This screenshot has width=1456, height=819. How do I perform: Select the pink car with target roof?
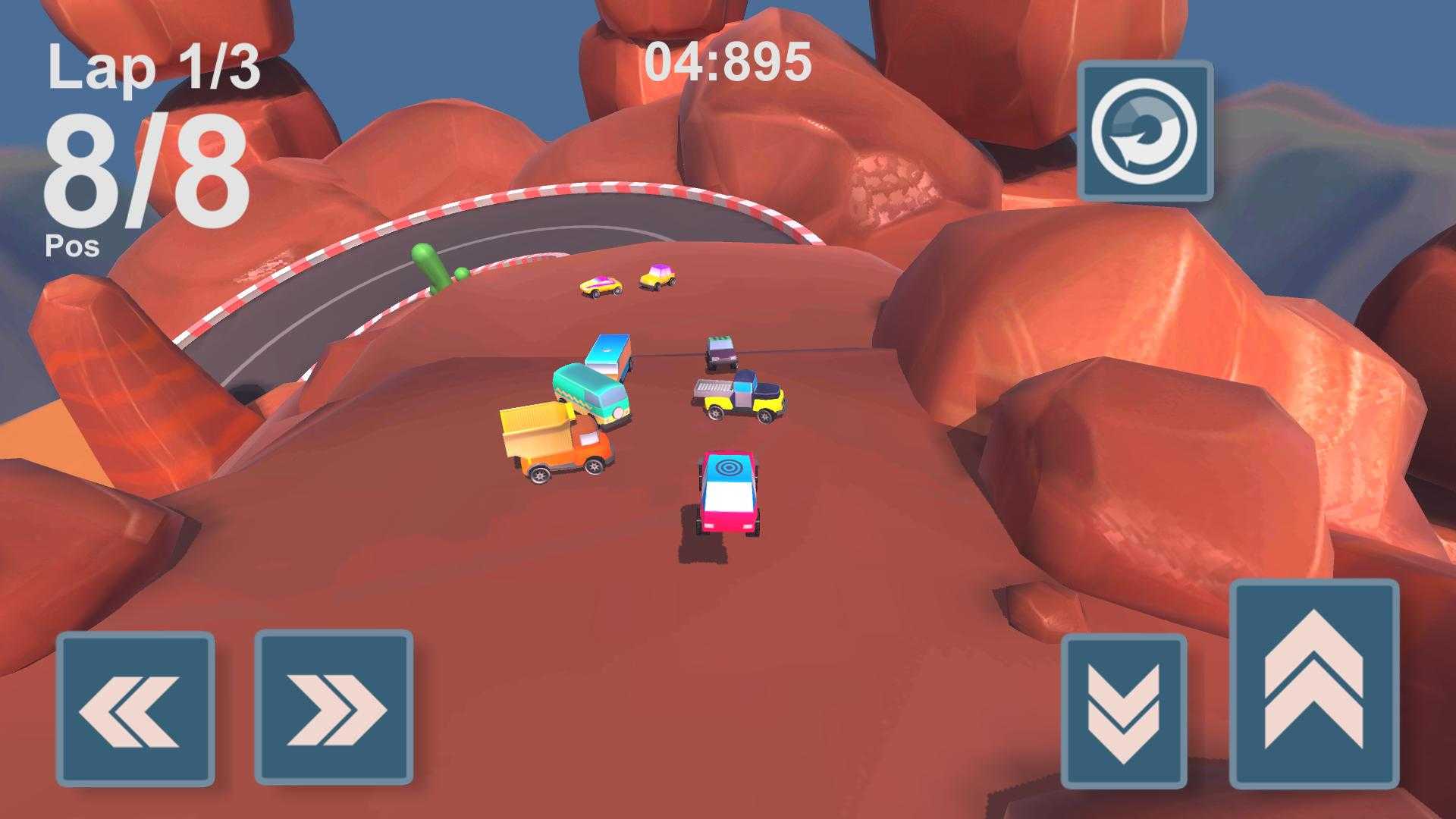click(728, 493)
